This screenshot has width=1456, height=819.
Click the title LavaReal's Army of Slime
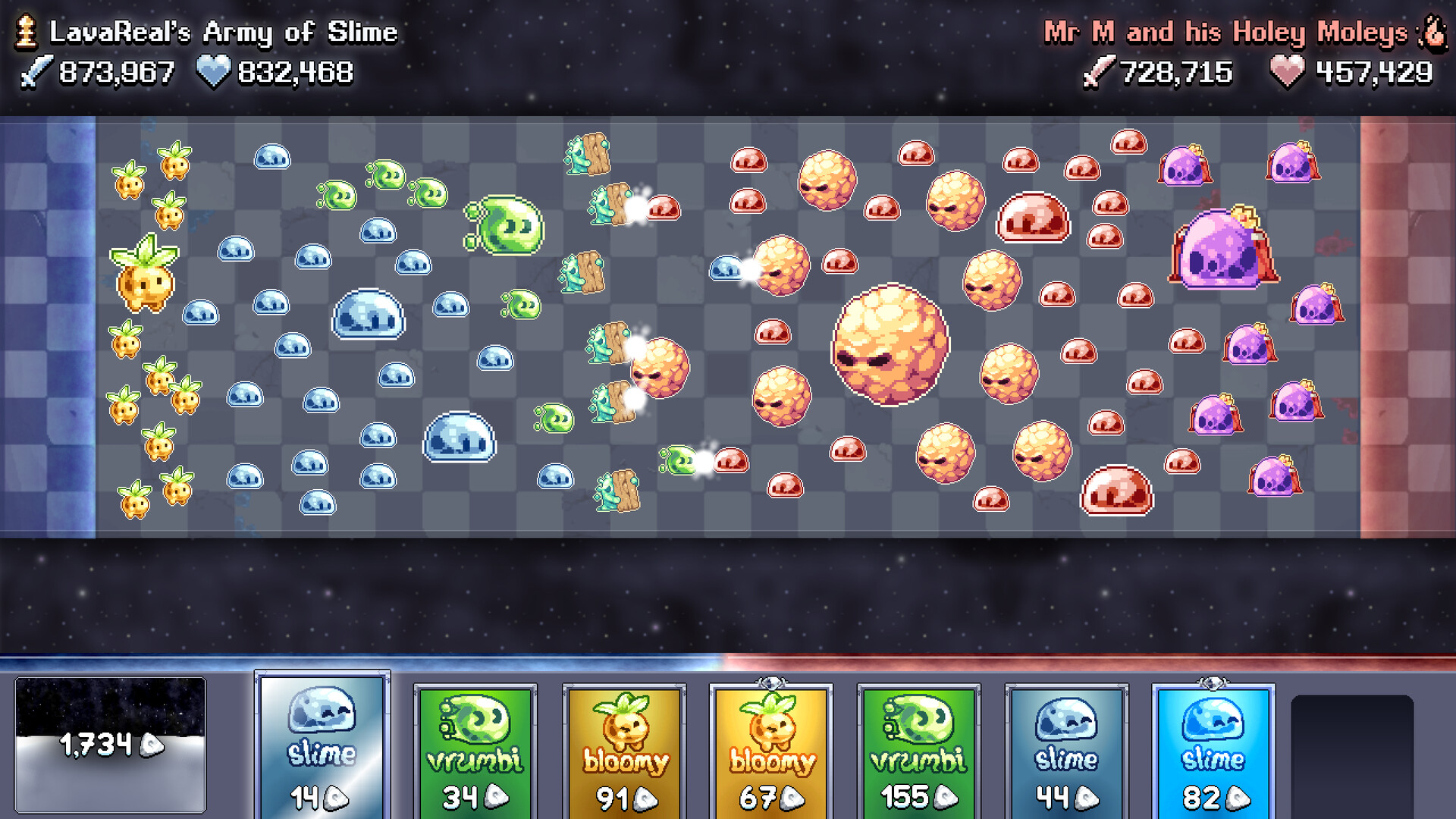click(x=222, y=32)
